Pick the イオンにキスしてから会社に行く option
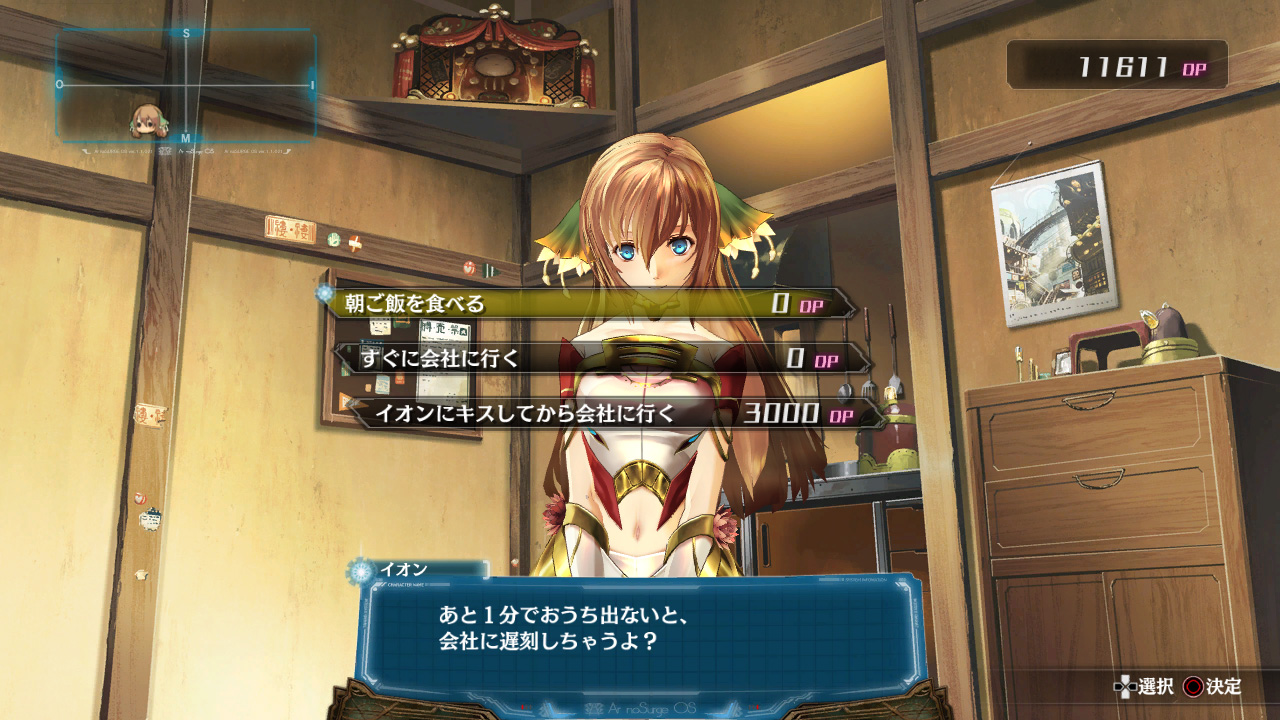This screenshot has width=1280, height=720. (x=615, y=412)
